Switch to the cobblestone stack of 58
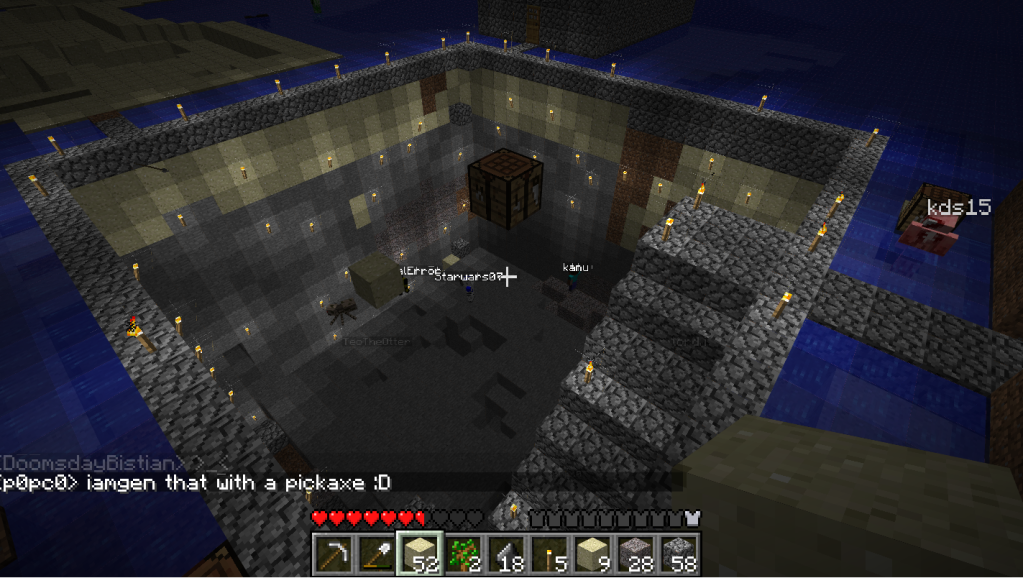 pyautogui.click(x=678, y=553)
